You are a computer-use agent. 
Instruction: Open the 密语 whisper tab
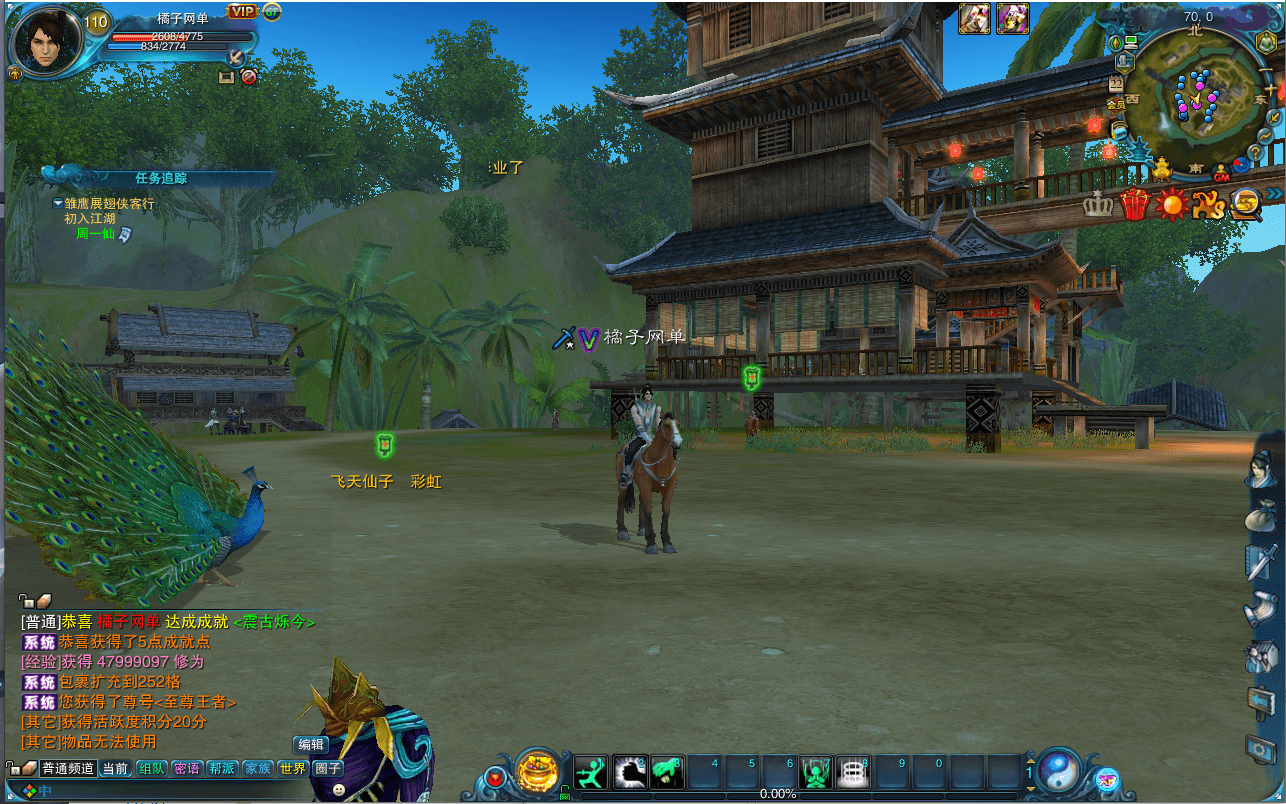click(187, 768)
